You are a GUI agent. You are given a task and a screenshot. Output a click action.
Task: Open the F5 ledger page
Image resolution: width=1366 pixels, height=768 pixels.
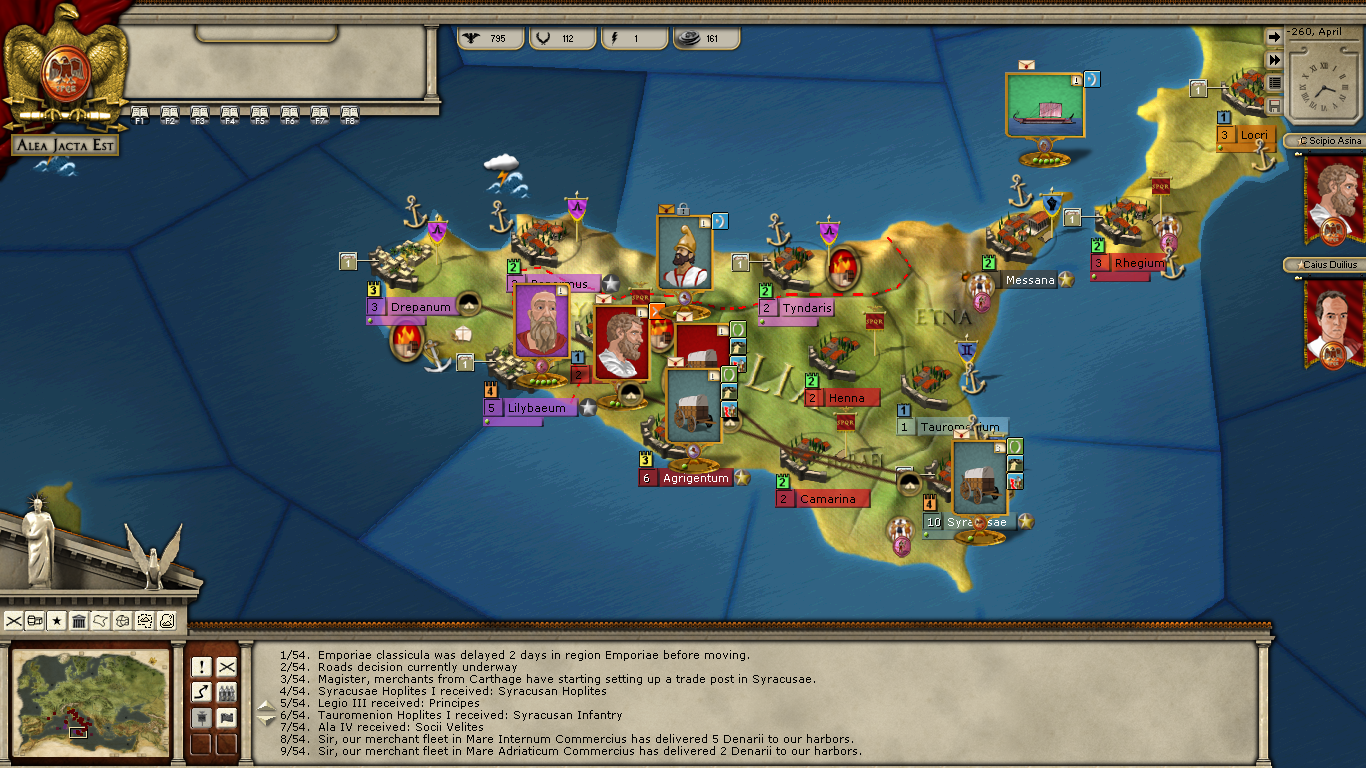point(260,114)
